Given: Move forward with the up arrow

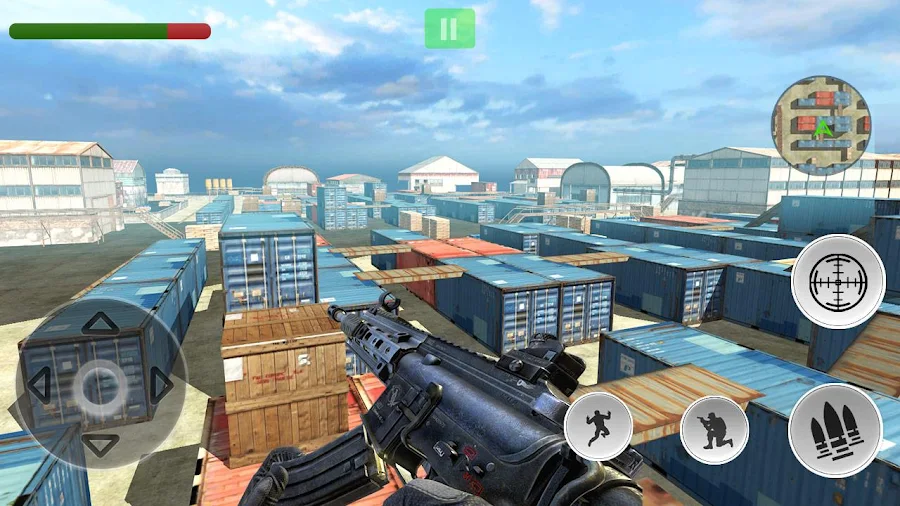Looking at the screenshot, I should point(100,323).
